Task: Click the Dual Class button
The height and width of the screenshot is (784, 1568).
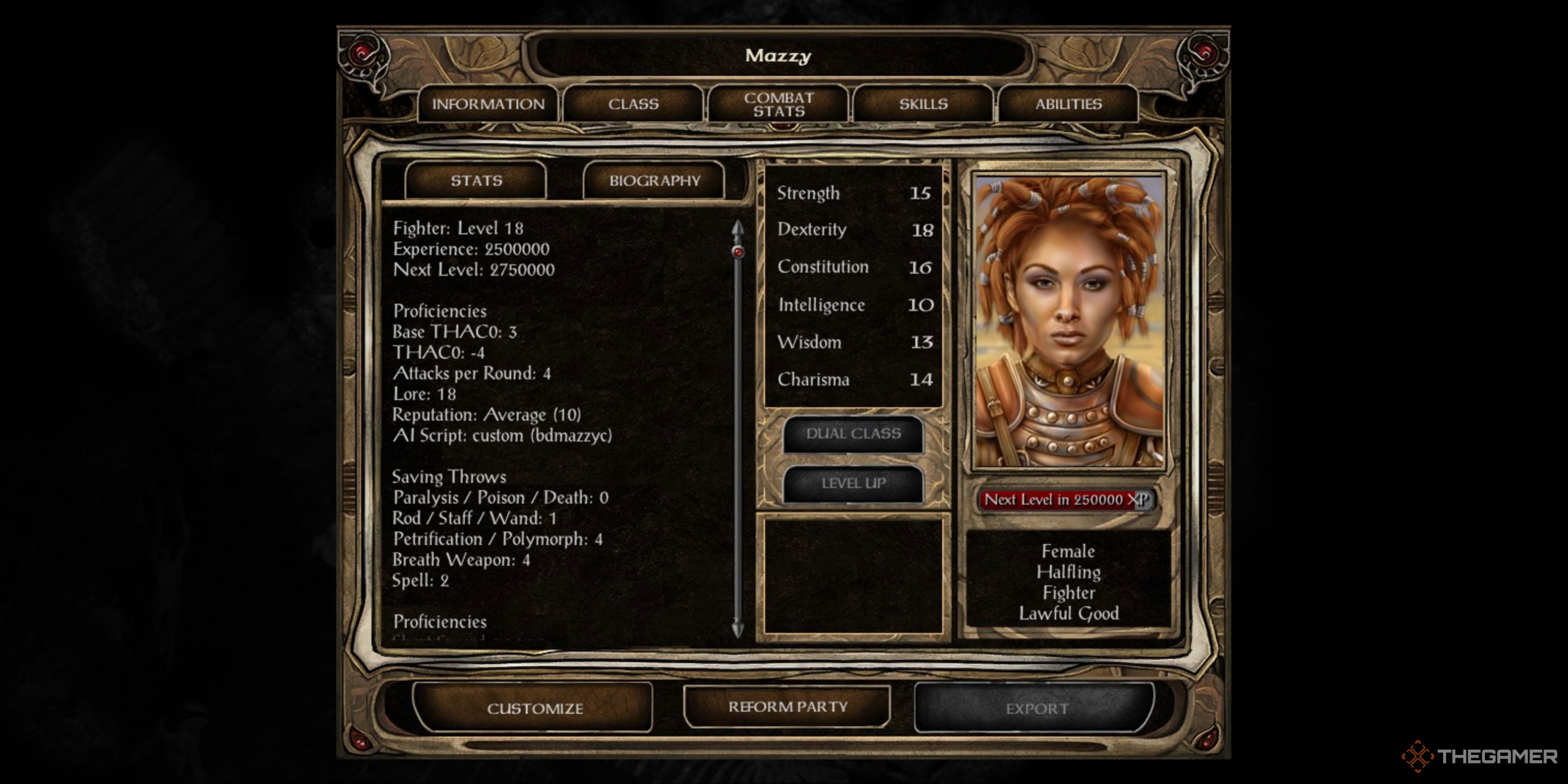Action: tap(854, 434)
